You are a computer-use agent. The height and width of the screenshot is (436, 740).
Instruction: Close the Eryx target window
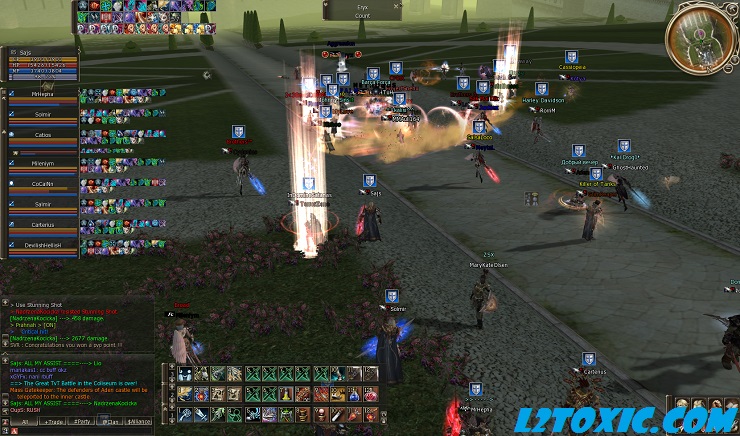point(398,5)
